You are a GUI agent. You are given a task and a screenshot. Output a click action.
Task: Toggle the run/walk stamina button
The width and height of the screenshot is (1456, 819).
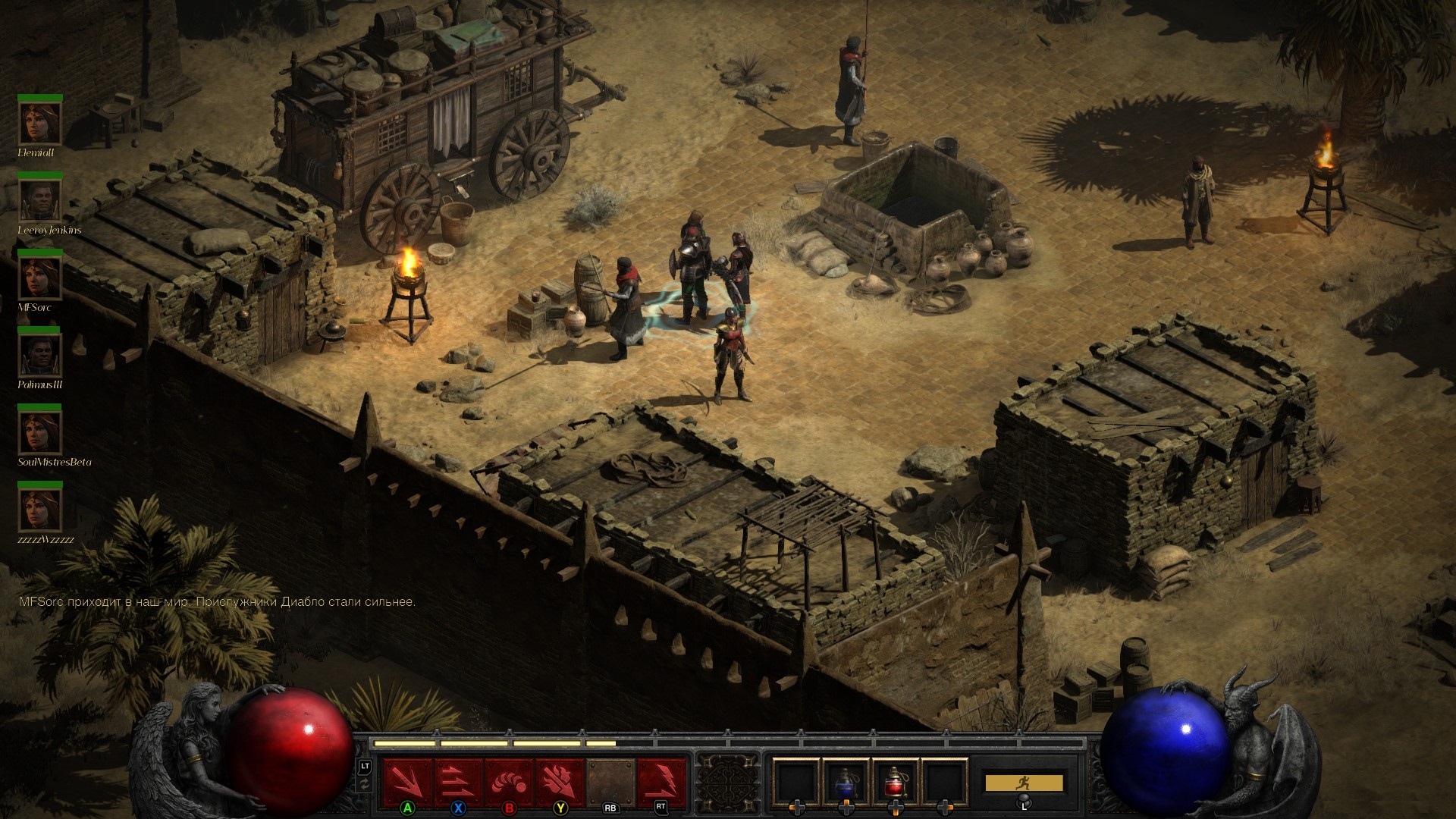point(1024,783)
